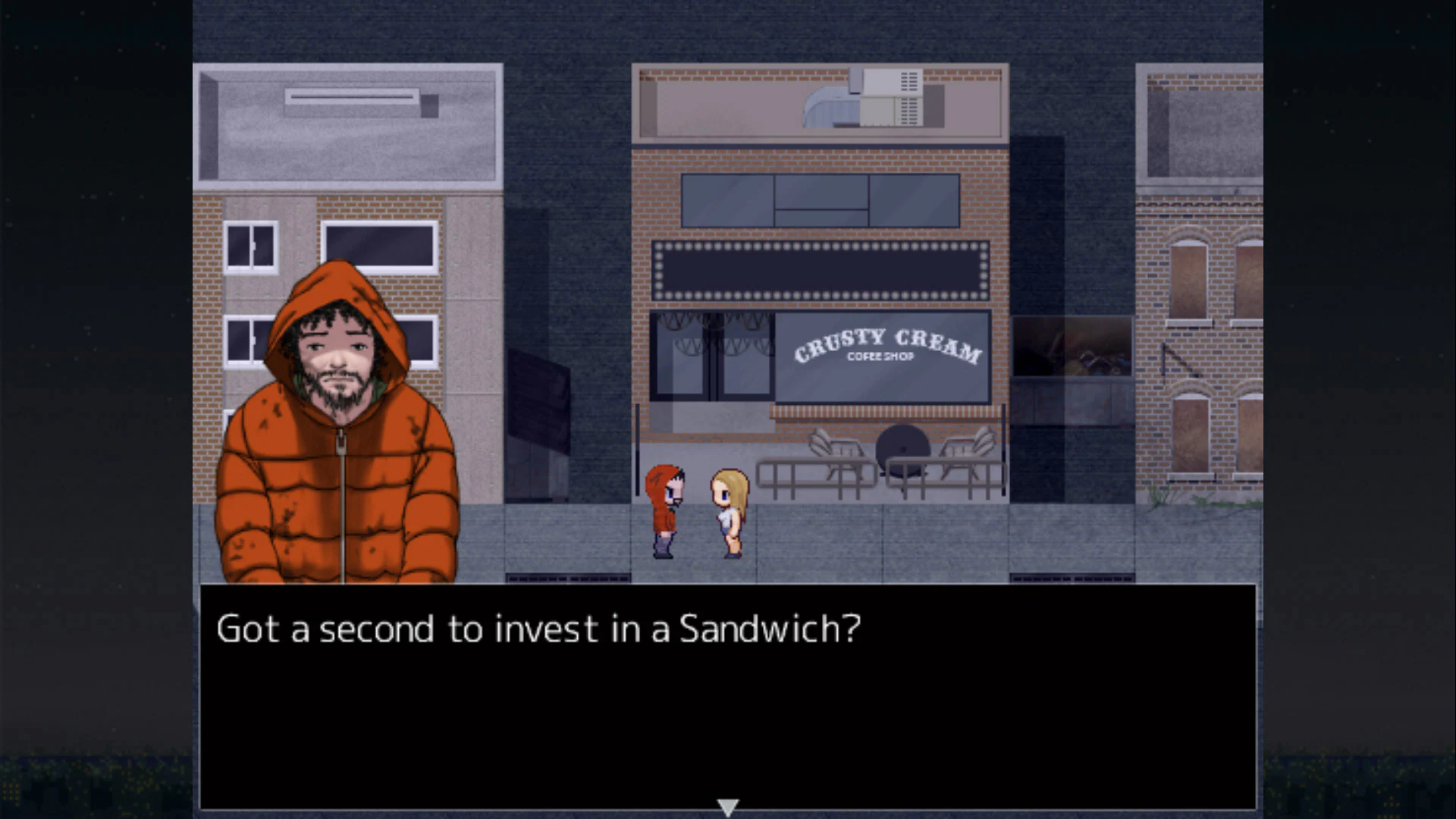The image size is (1456, 819).
Task: Click the bearded face in the dialogue portrait
Action: pyautogui.click(x=337, y=356)
